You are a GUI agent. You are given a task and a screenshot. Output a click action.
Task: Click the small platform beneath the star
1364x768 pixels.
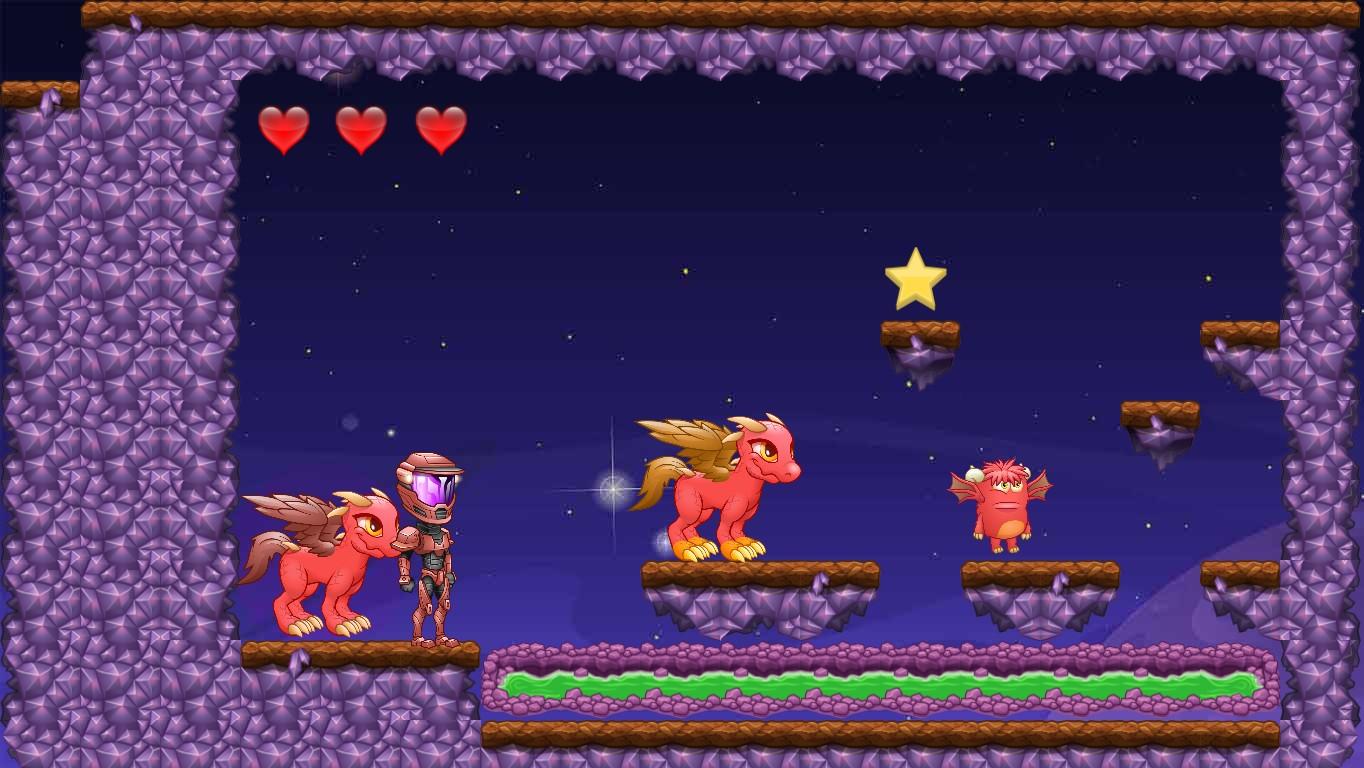pos(922,330)
